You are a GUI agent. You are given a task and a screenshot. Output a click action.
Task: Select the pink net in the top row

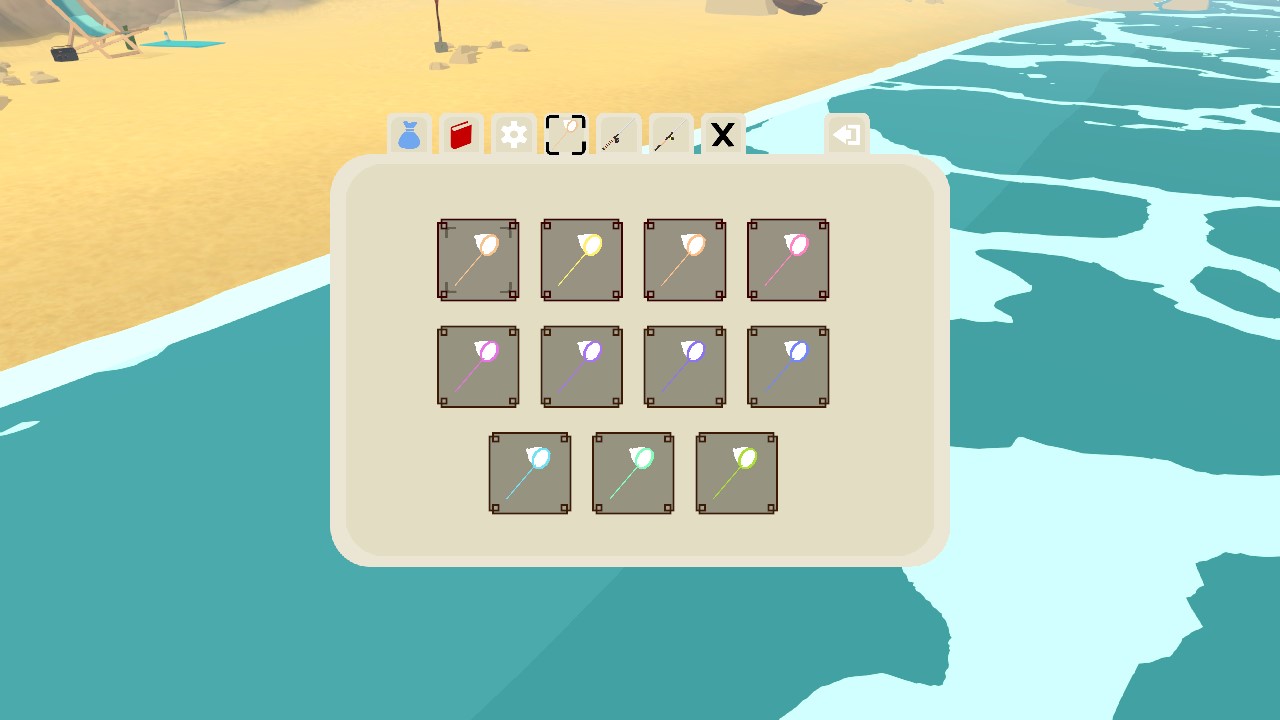point(787,260)
